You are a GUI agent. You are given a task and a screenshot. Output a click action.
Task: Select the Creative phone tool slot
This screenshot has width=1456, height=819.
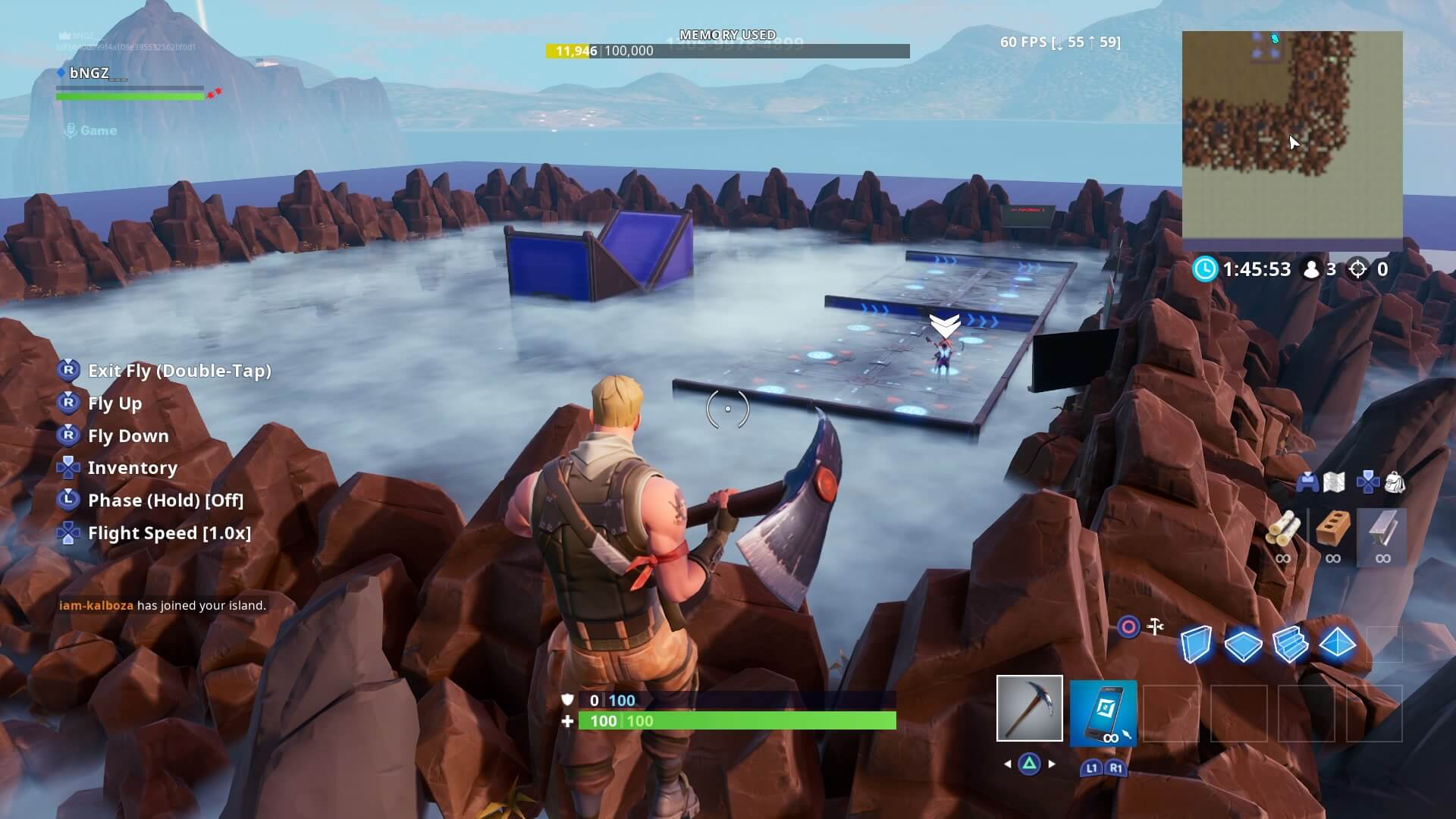(x=1103, y=713)
